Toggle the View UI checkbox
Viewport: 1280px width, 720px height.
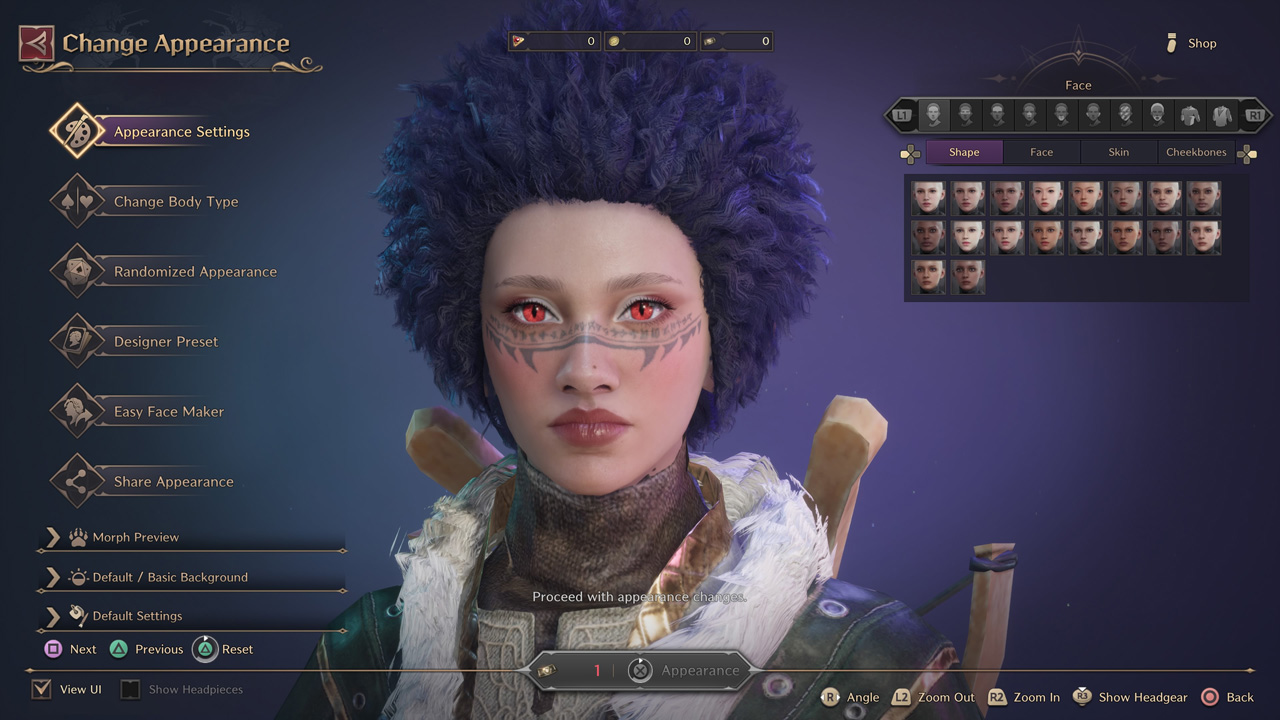(41, 689)
